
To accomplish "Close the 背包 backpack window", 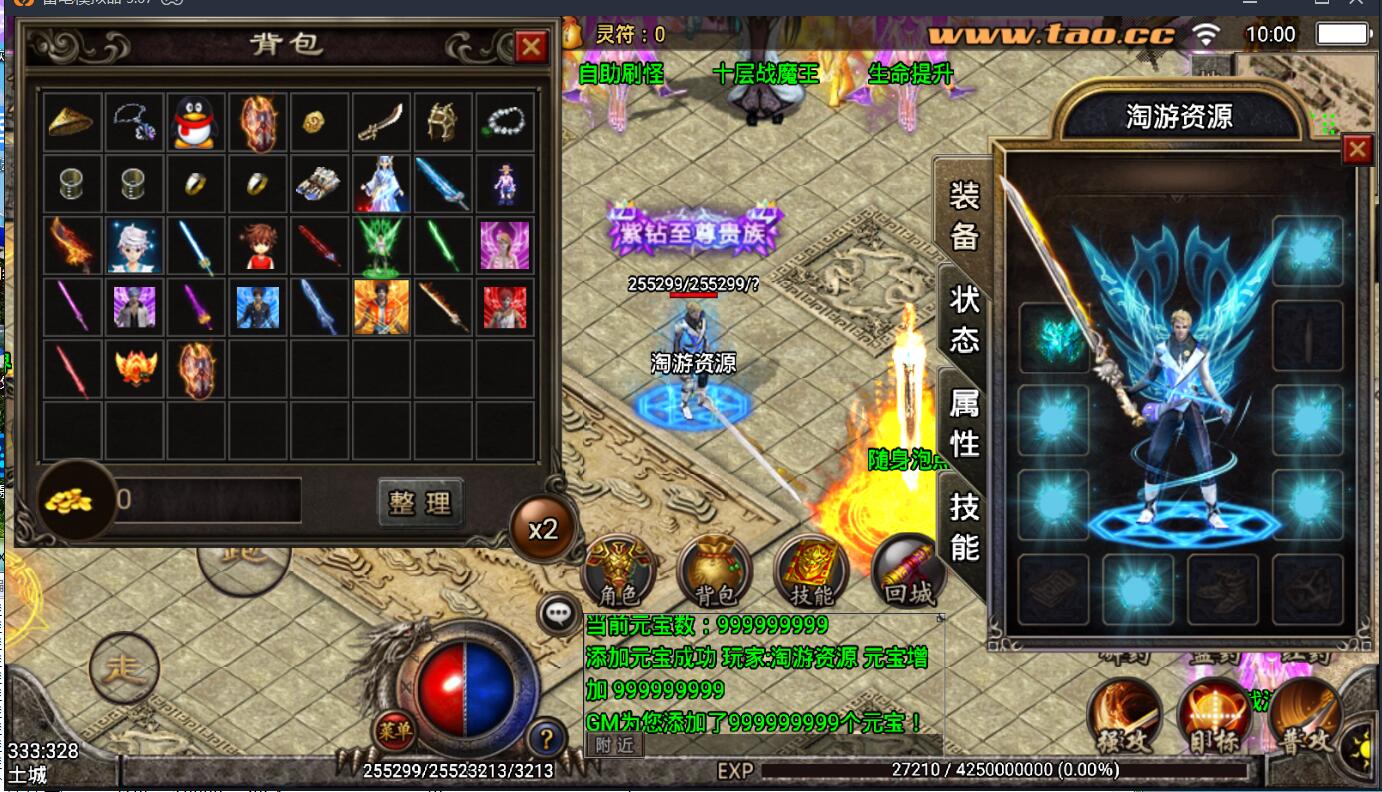I will pos(531,46).
